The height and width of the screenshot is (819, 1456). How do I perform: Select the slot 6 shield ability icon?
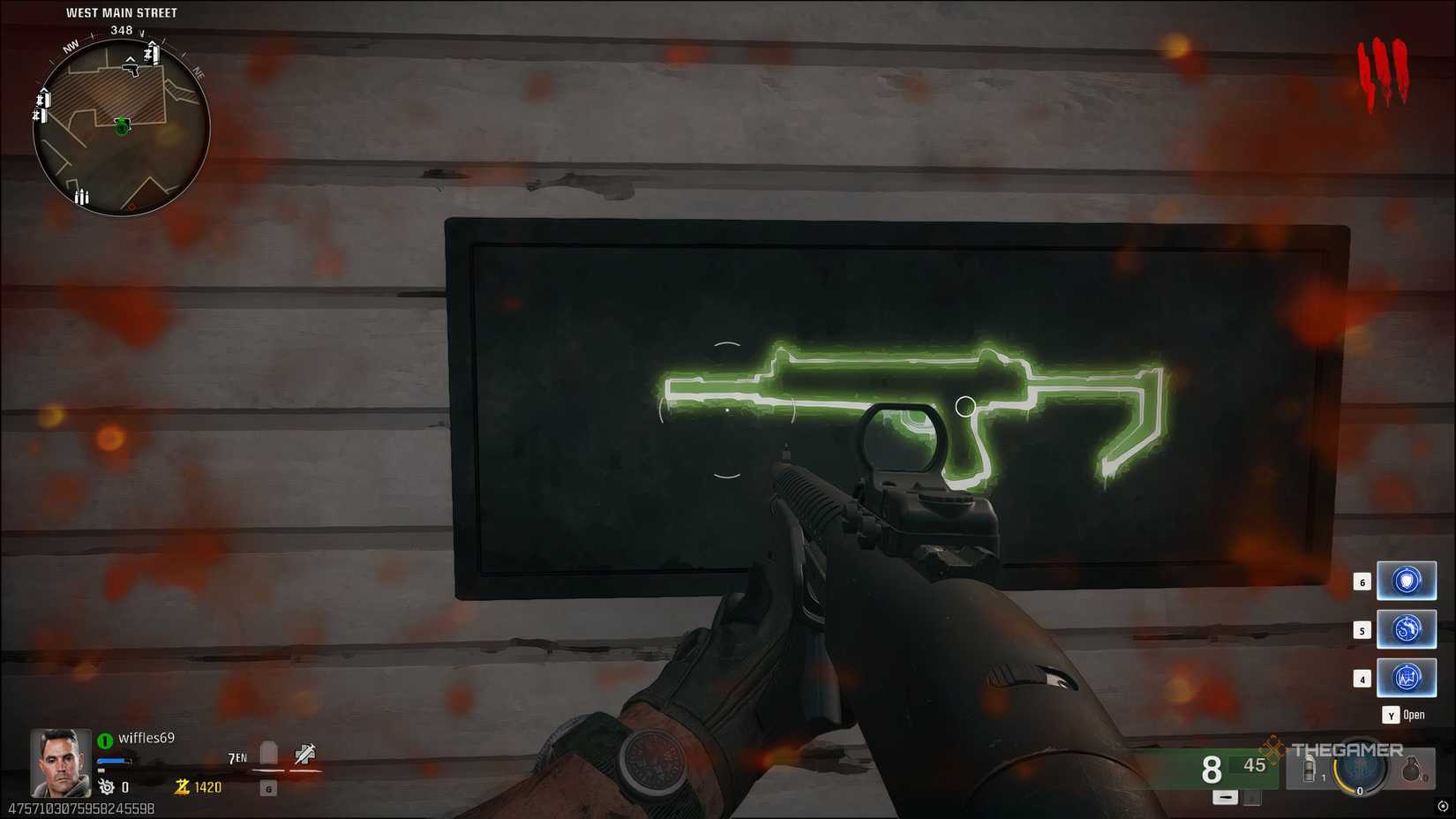[1406, 581]
